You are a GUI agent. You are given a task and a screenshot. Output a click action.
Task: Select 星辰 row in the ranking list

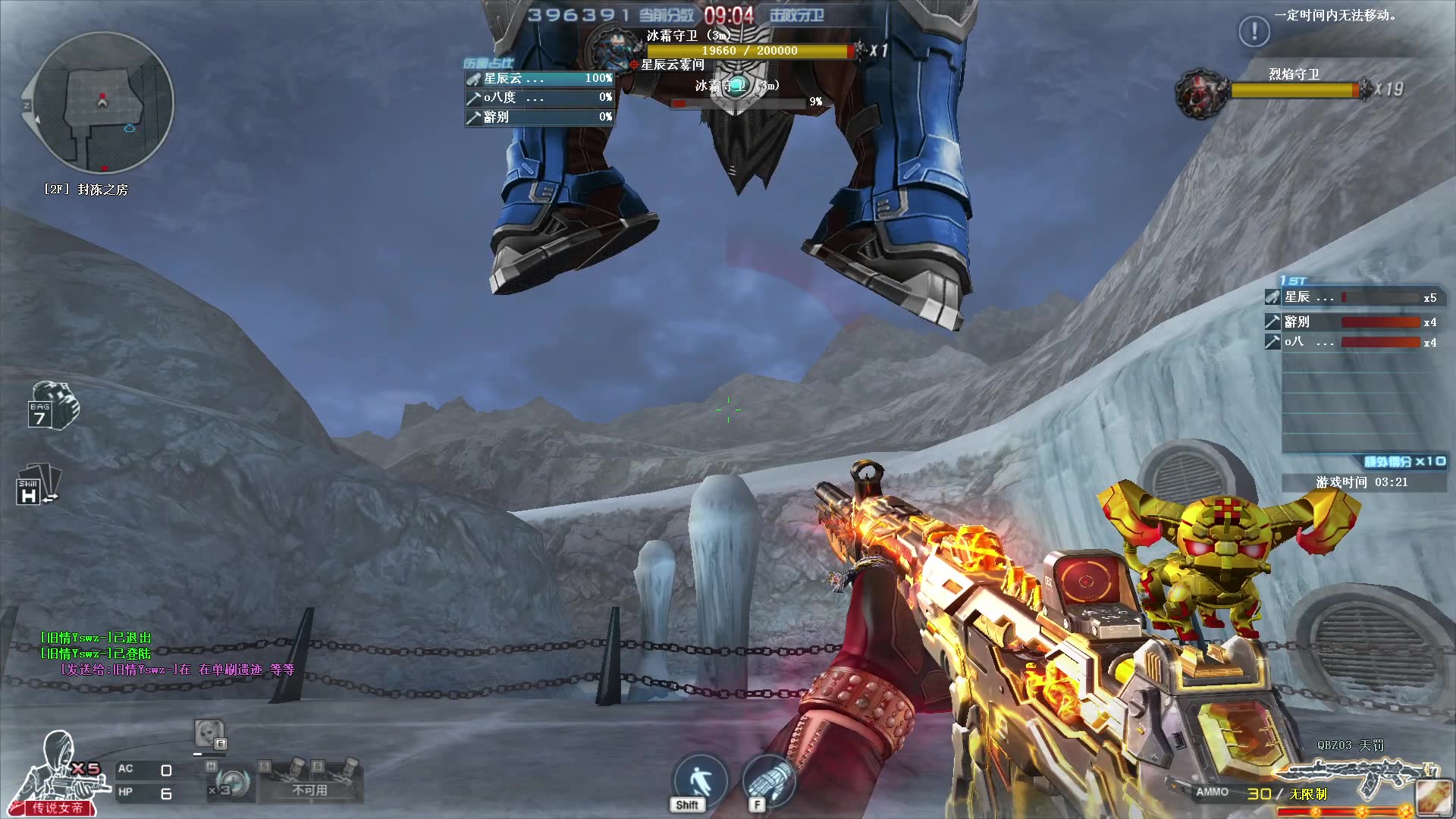click(1351, 298)
